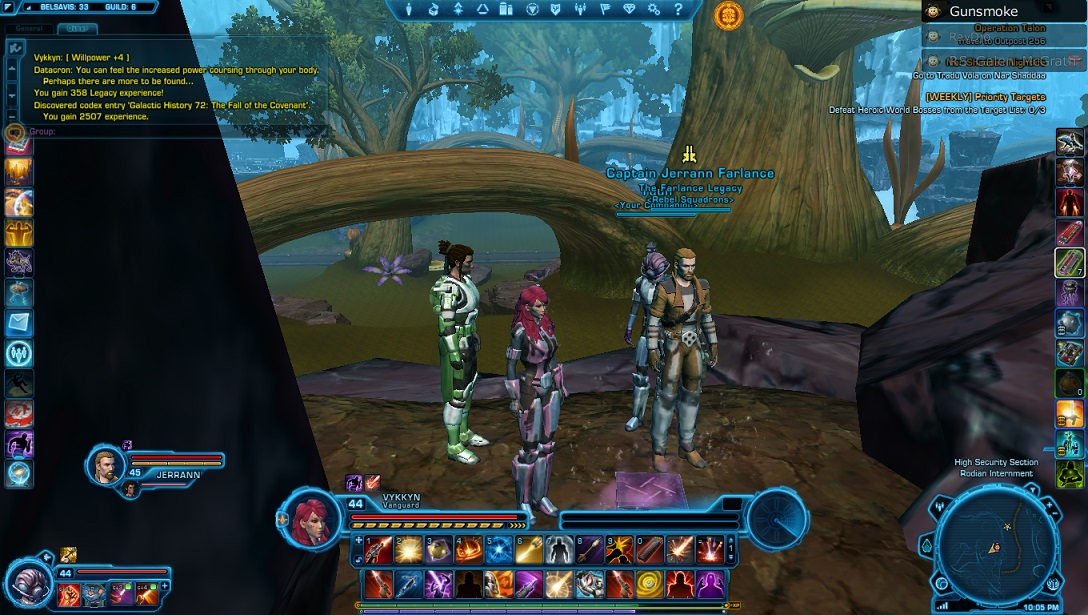Open the Cartel Market gem icon

tap(629, 9)
